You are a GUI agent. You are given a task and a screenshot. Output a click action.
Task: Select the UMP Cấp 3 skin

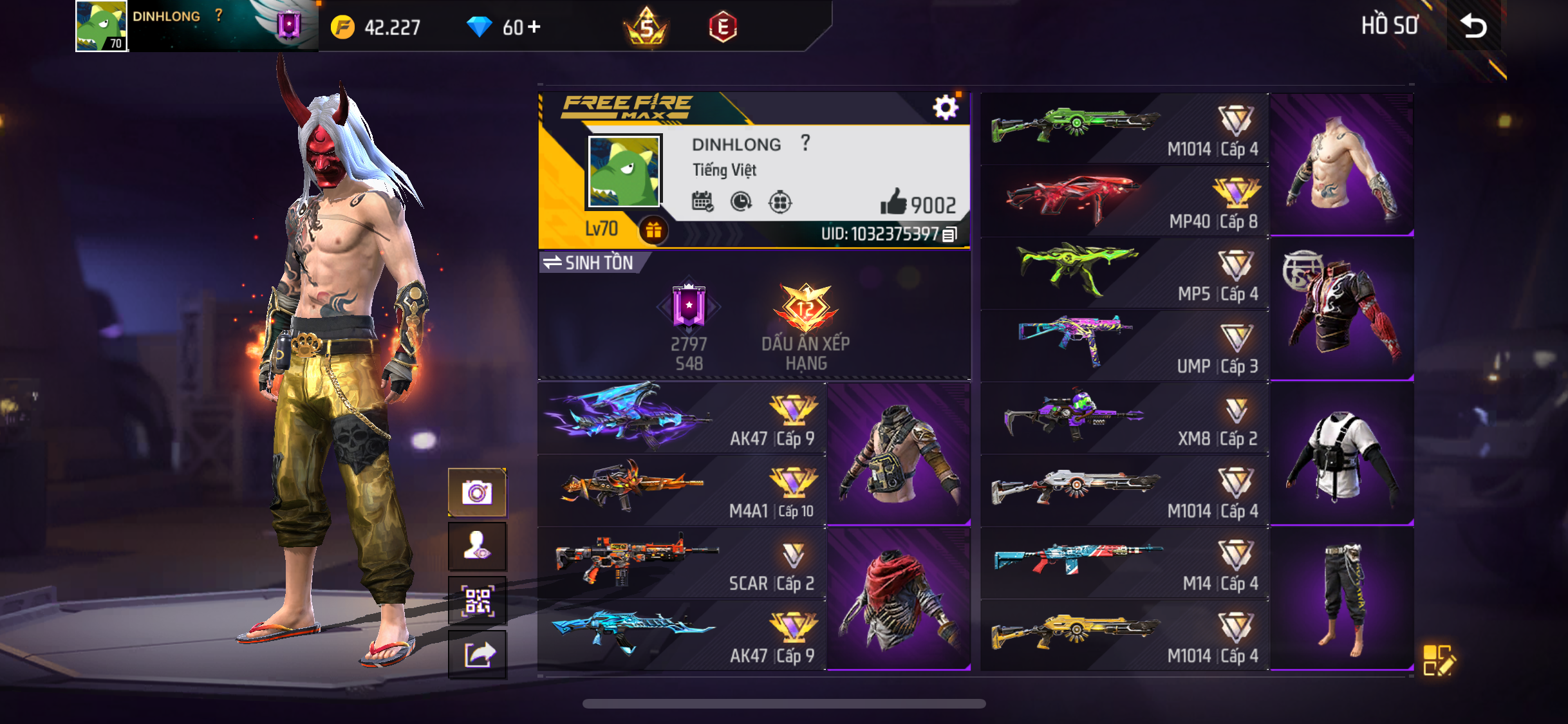pyautogui.click(x=1124, y=346)
